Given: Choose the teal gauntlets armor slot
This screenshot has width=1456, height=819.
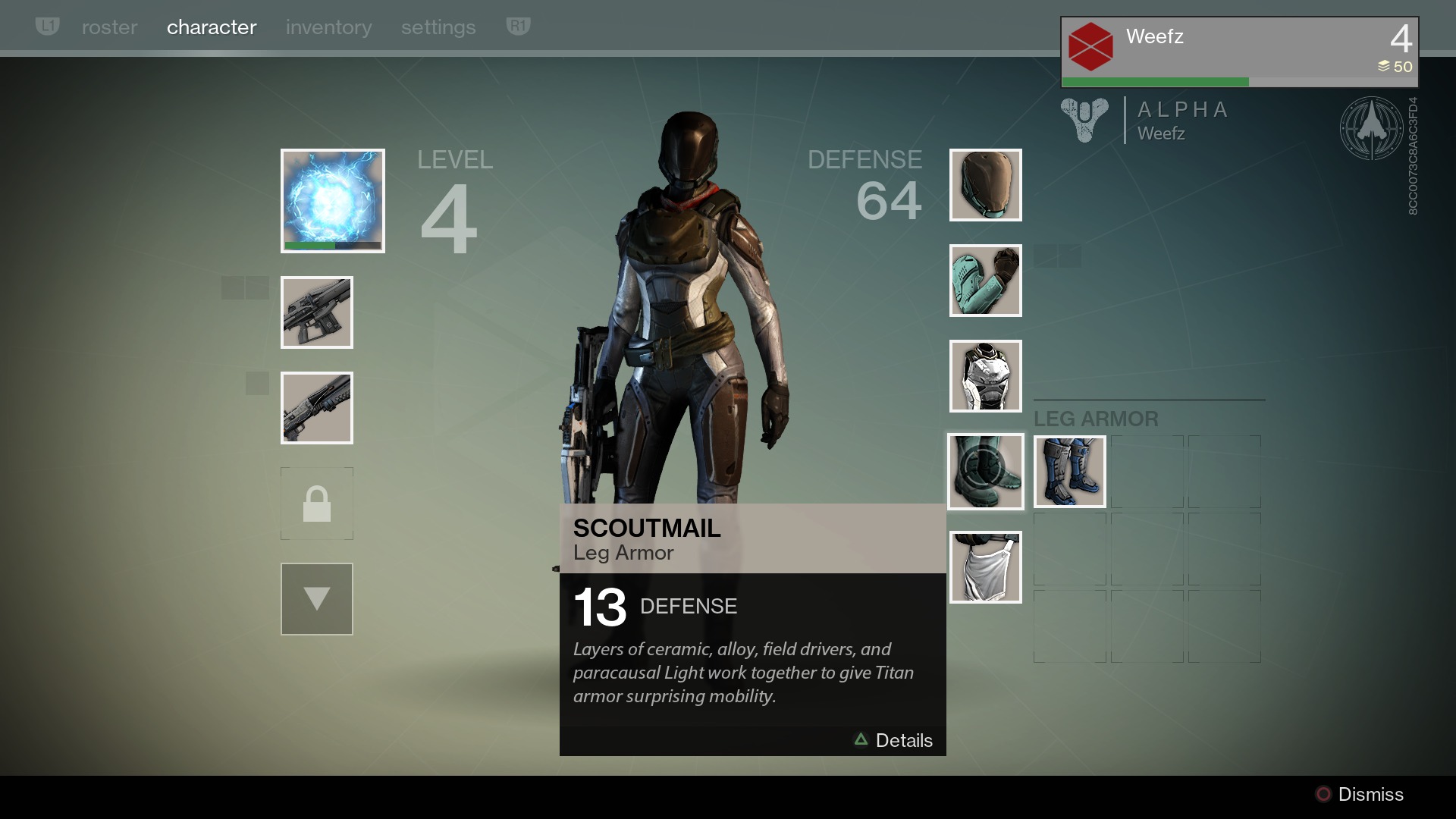Looking at the screenshot, I should click(x=985, y=281).
